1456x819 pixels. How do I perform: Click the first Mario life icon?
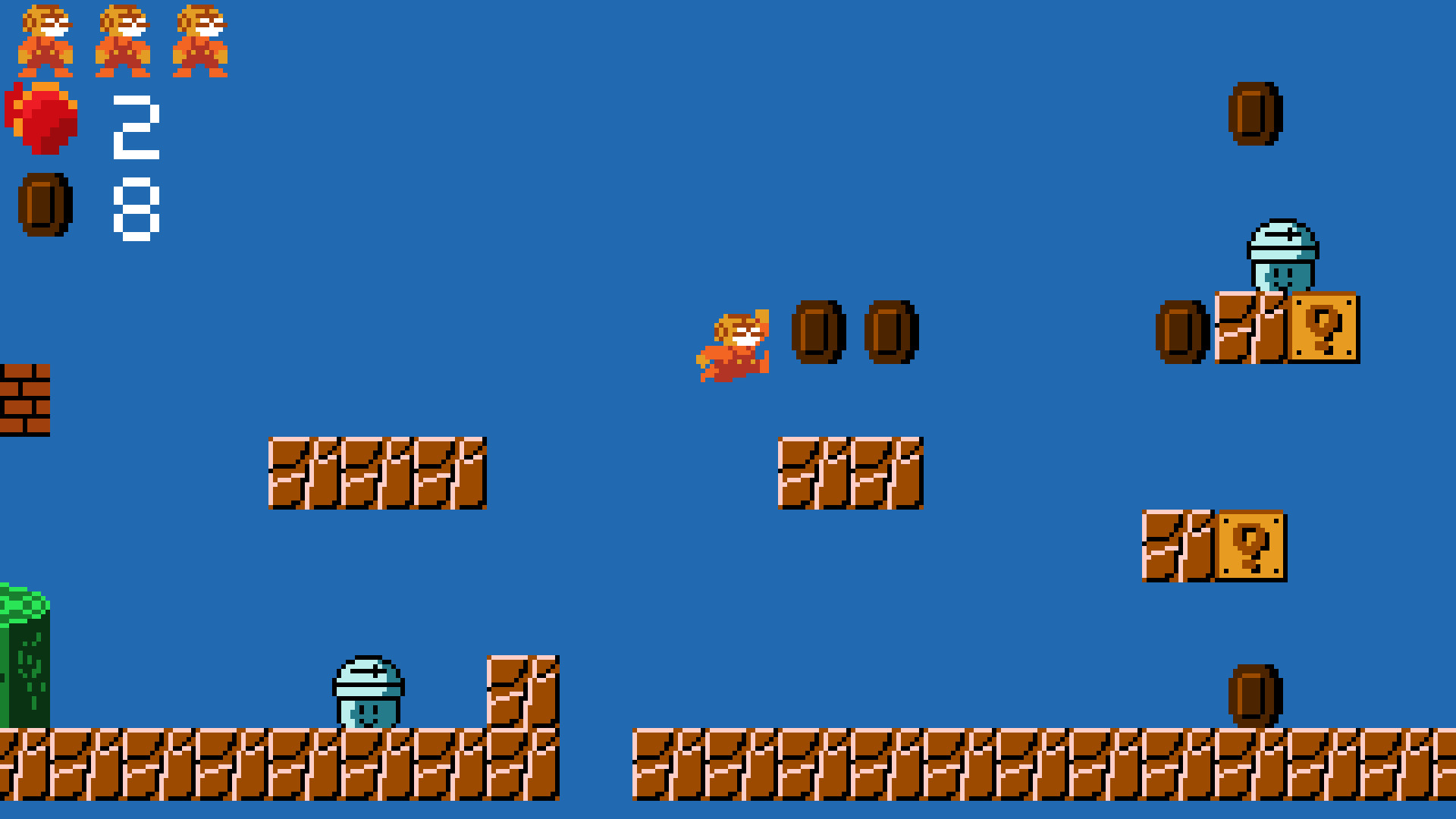point(45,42)
